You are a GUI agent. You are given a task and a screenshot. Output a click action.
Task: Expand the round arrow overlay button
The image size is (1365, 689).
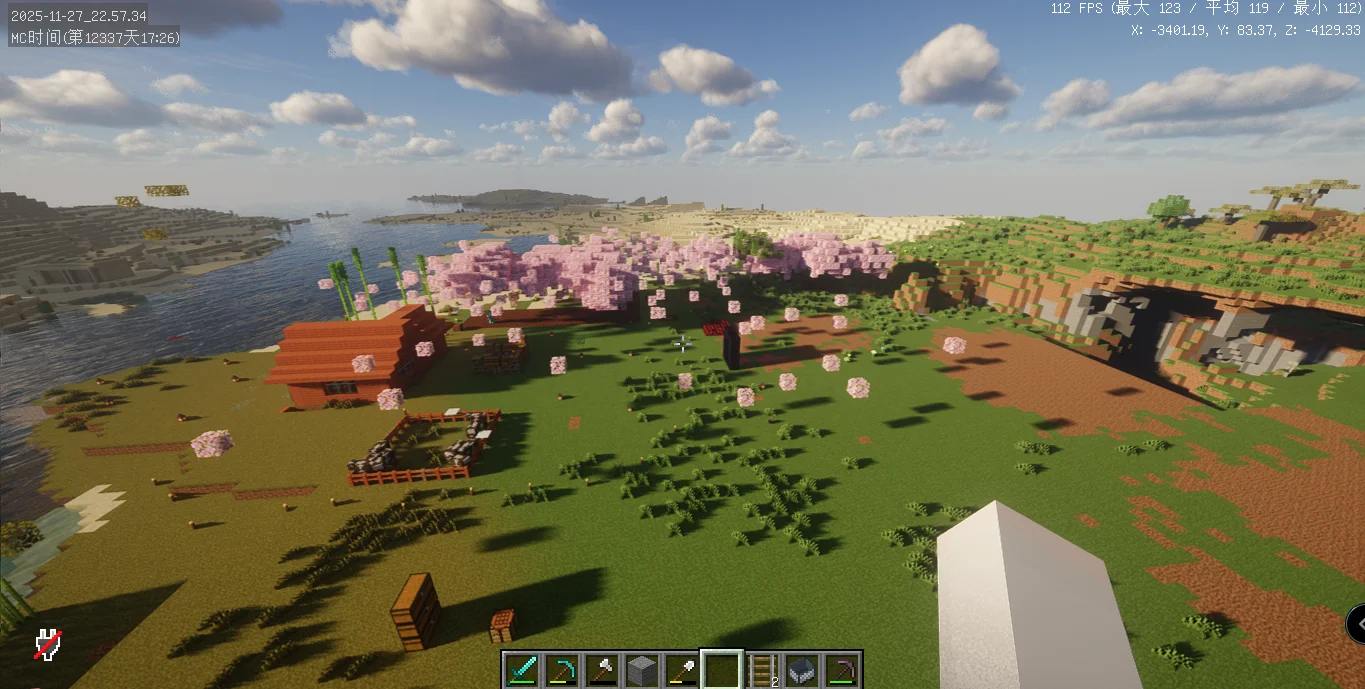point(1356,623)
